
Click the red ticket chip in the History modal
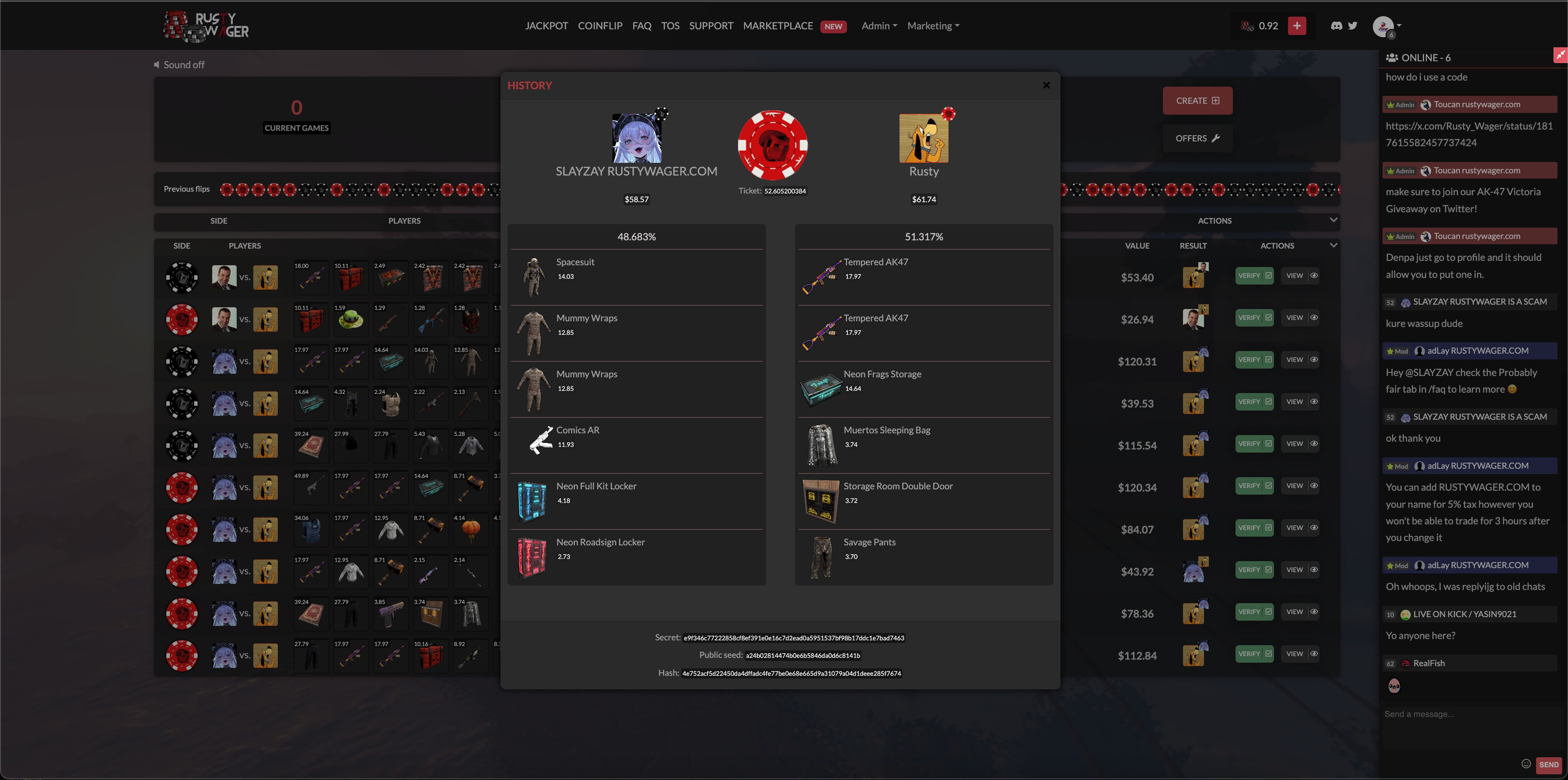click(773, 145)
